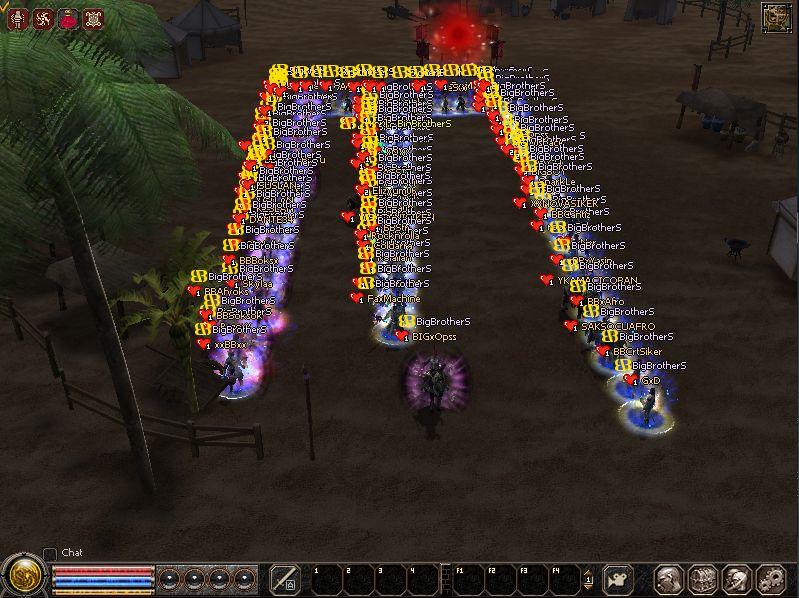Screen dimensions: 799x598
Task: Toggle the Chat checkbox
Action: [x=50, y=554]
